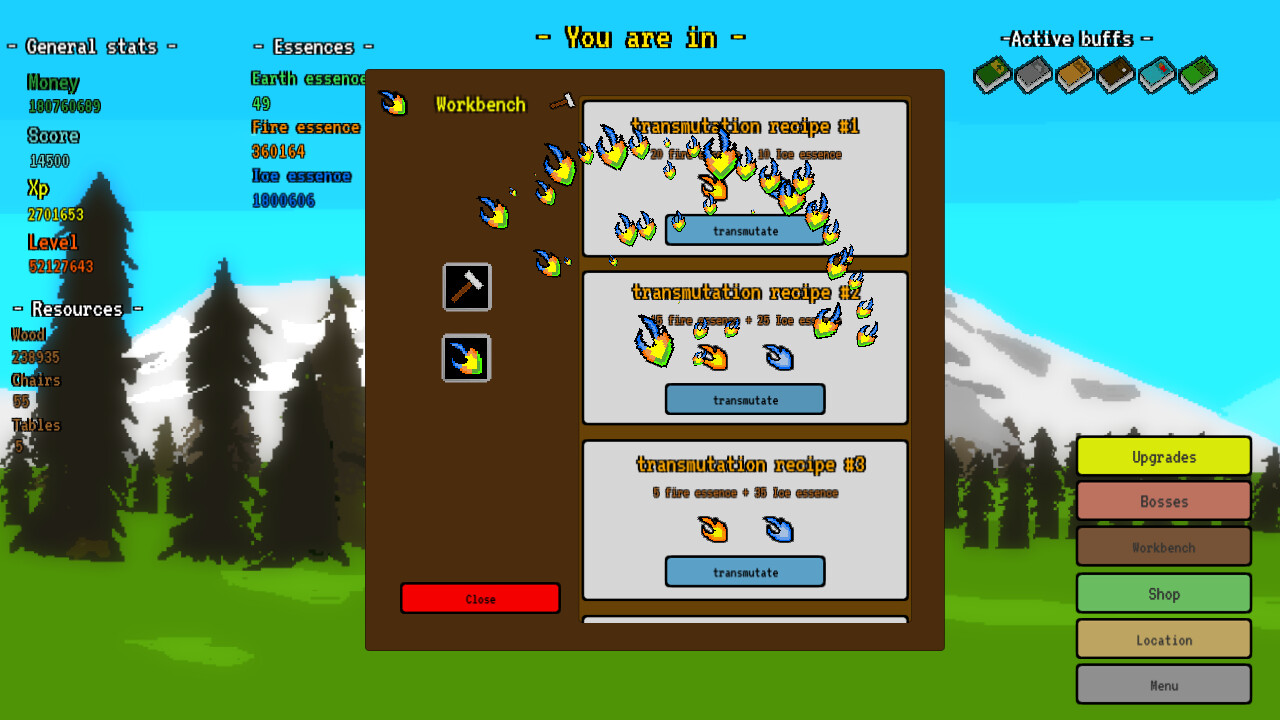Click the first green book buff icon
The width and height of the screenshot is (1280, 720).
click(x=990, y=75)
